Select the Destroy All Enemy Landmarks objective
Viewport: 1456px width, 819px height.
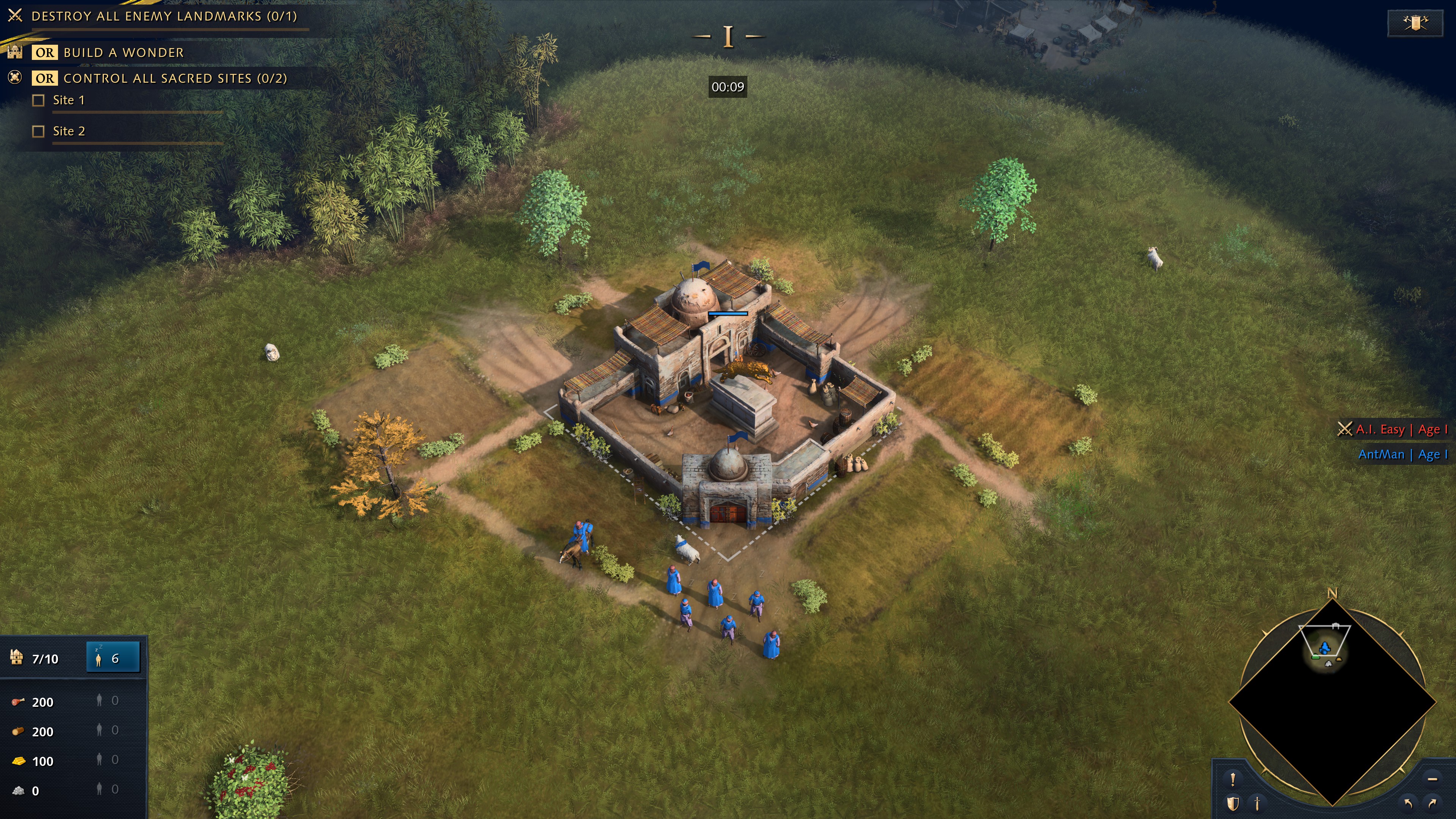tap(164, 16)
